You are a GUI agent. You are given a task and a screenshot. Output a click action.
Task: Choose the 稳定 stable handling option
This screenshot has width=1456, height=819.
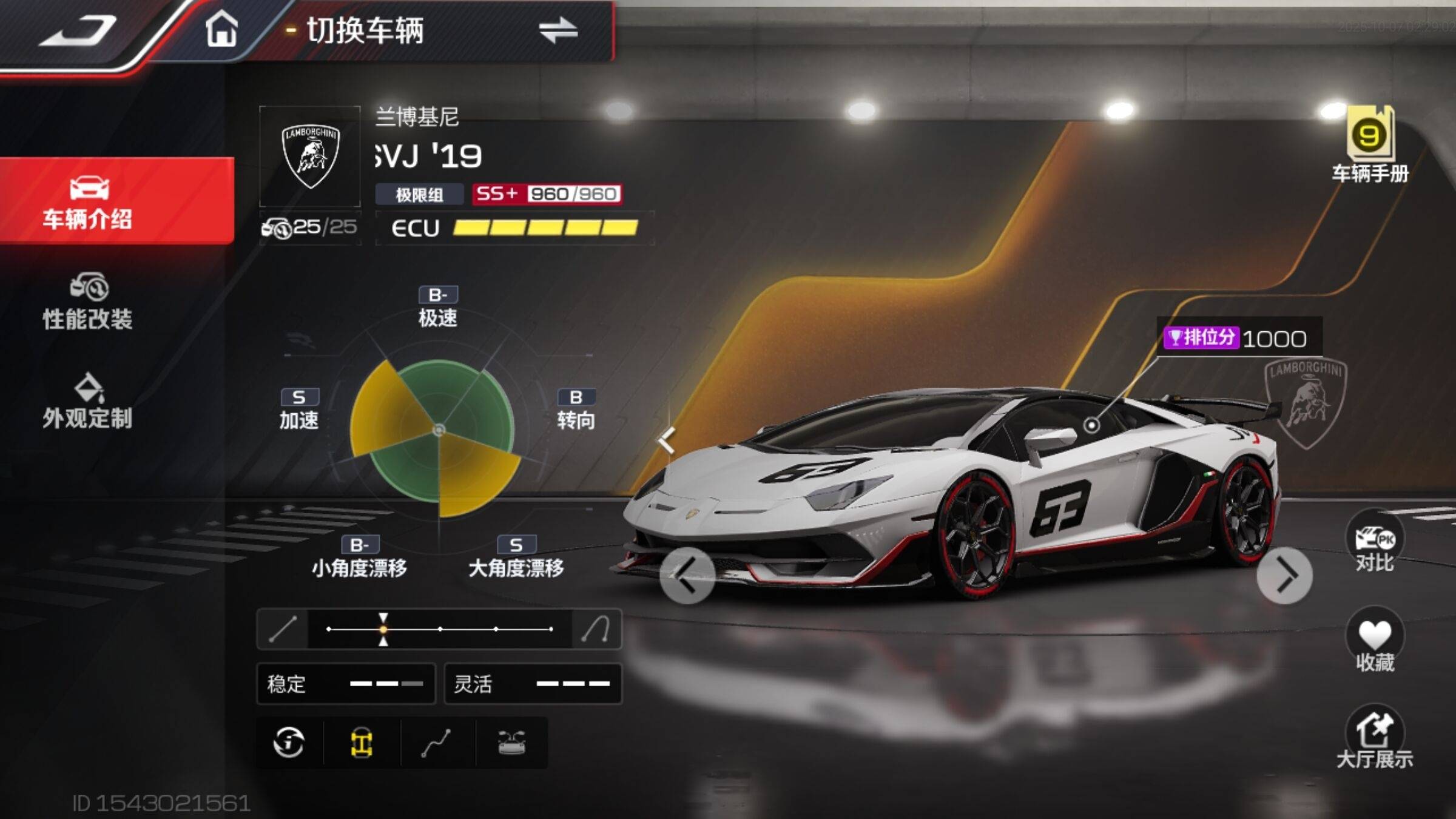click(x=346, y=684)
